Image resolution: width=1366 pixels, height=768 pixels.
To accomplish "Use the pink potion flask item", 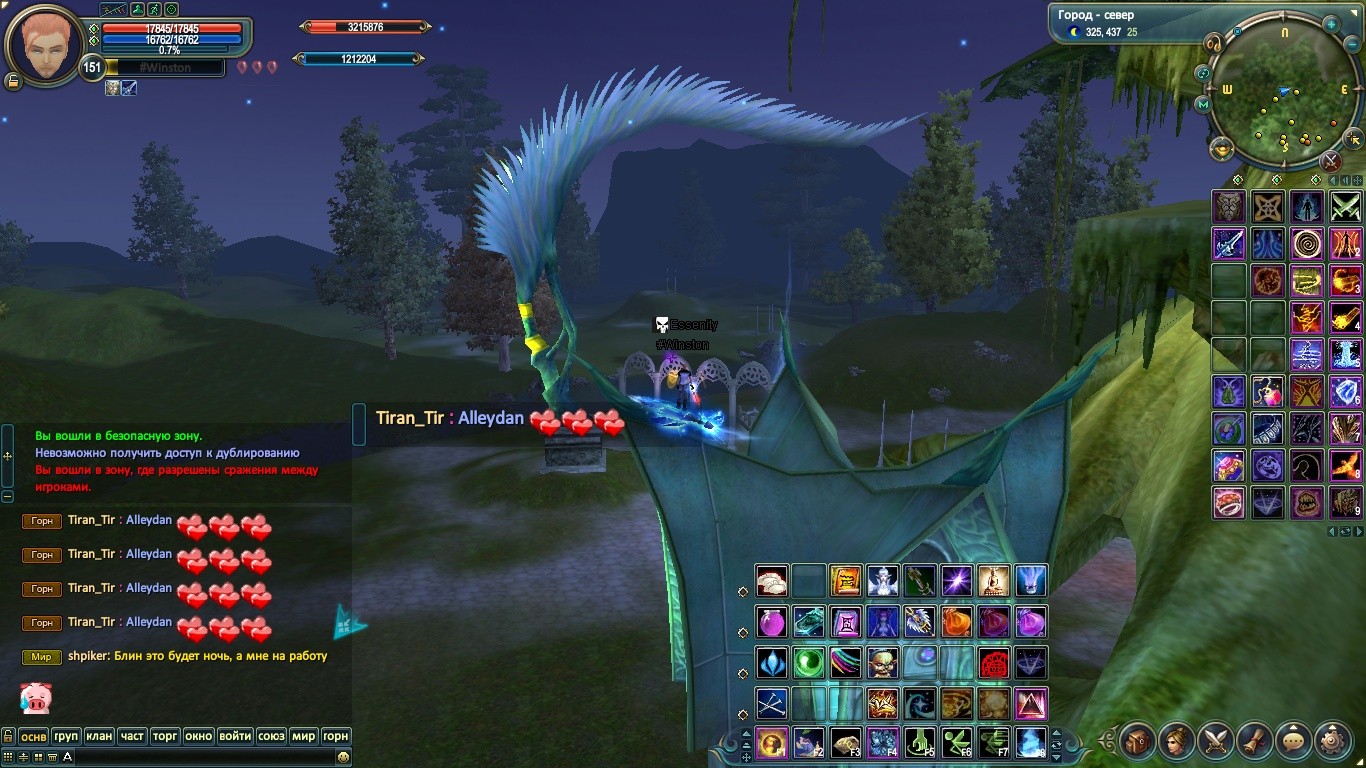I will point(772,622).
